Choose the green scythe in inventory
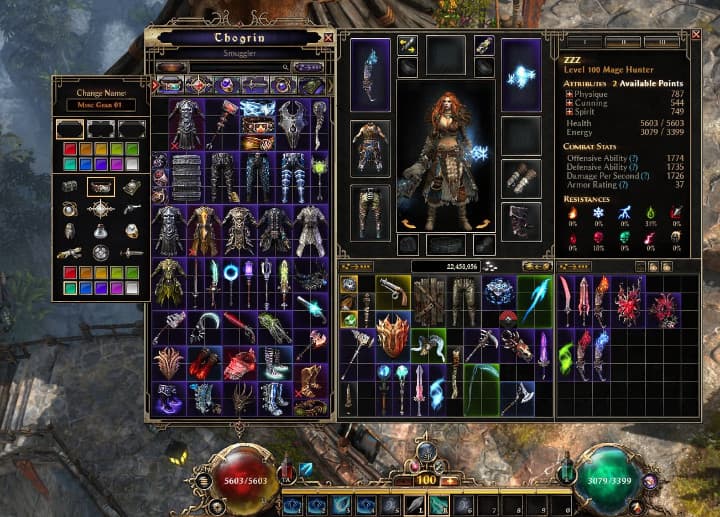Screen dimensions: 720x517 (x=481, y=385)
